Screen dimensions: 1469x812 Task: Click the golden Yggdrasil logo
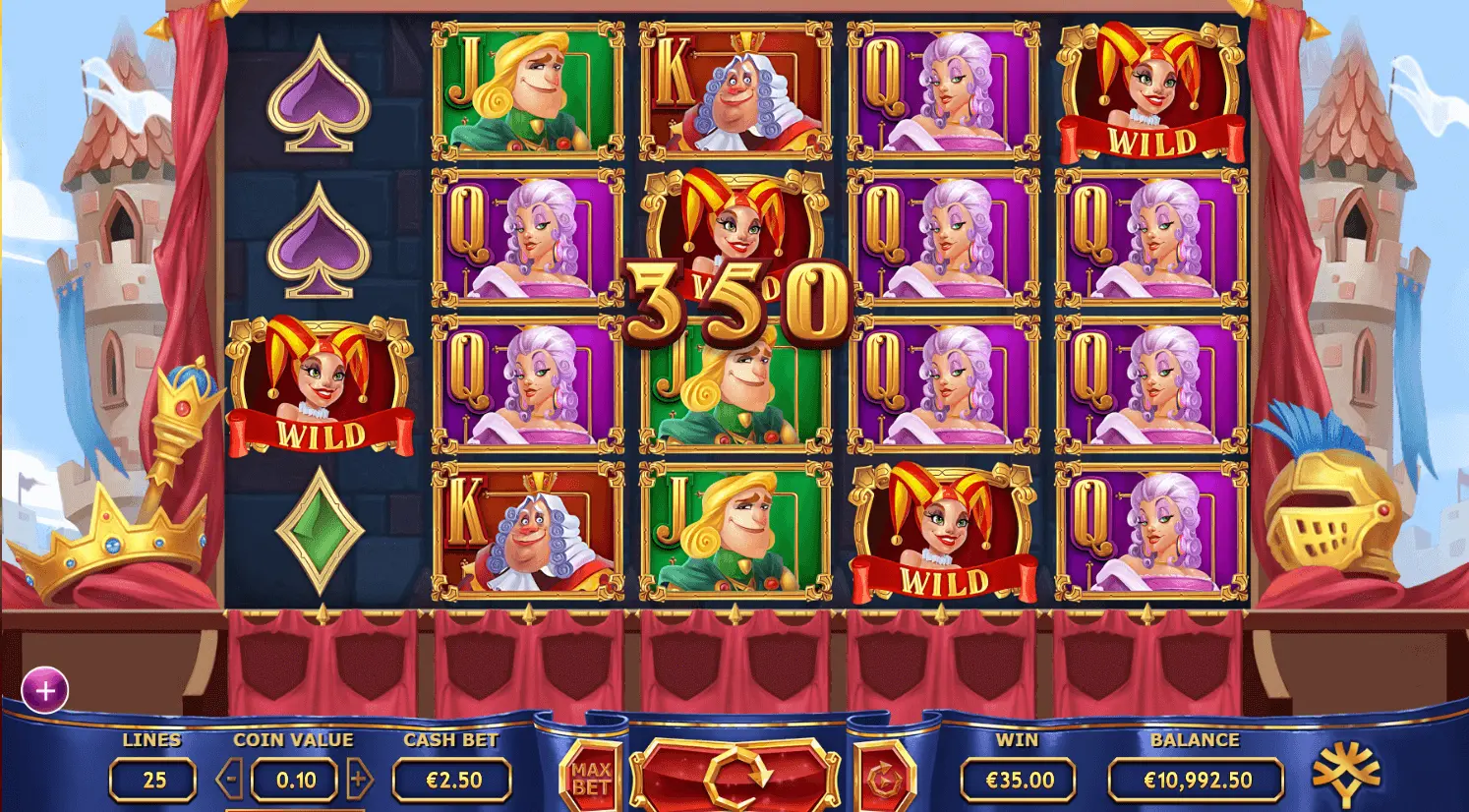(1346, 774)
